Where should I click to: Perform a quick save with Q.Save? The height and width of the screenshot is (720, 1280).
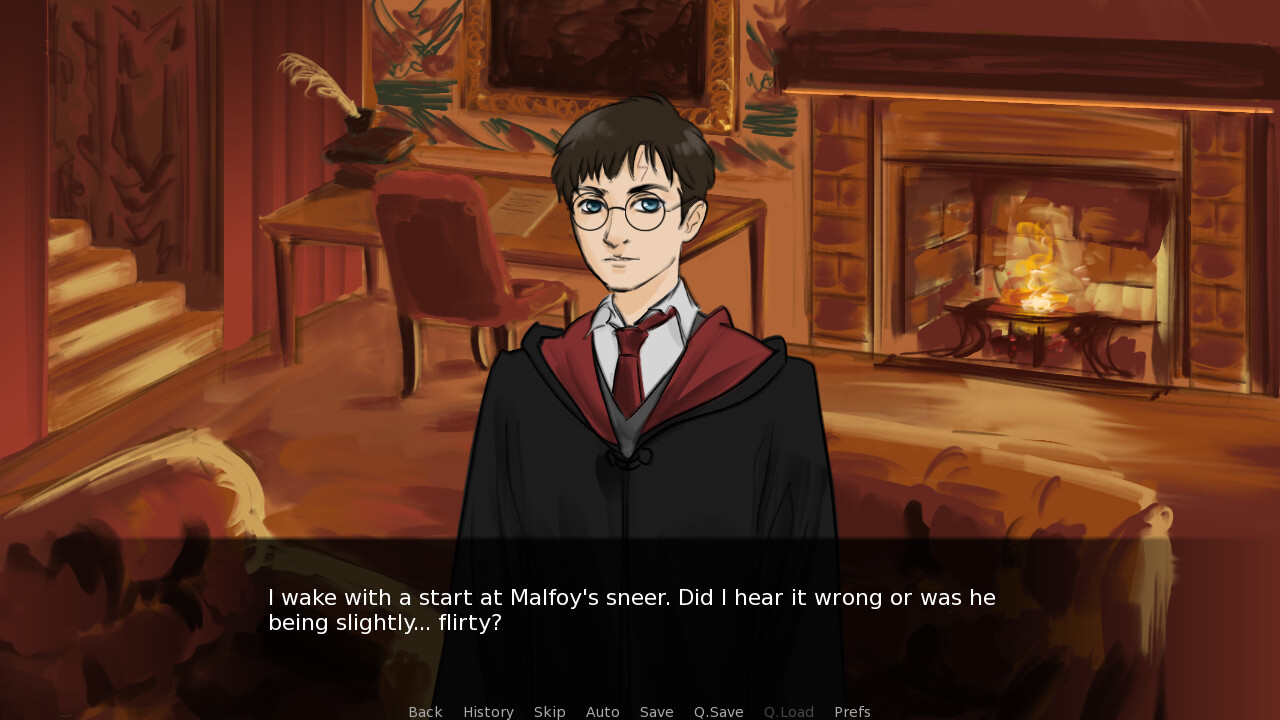coord(718,711)
